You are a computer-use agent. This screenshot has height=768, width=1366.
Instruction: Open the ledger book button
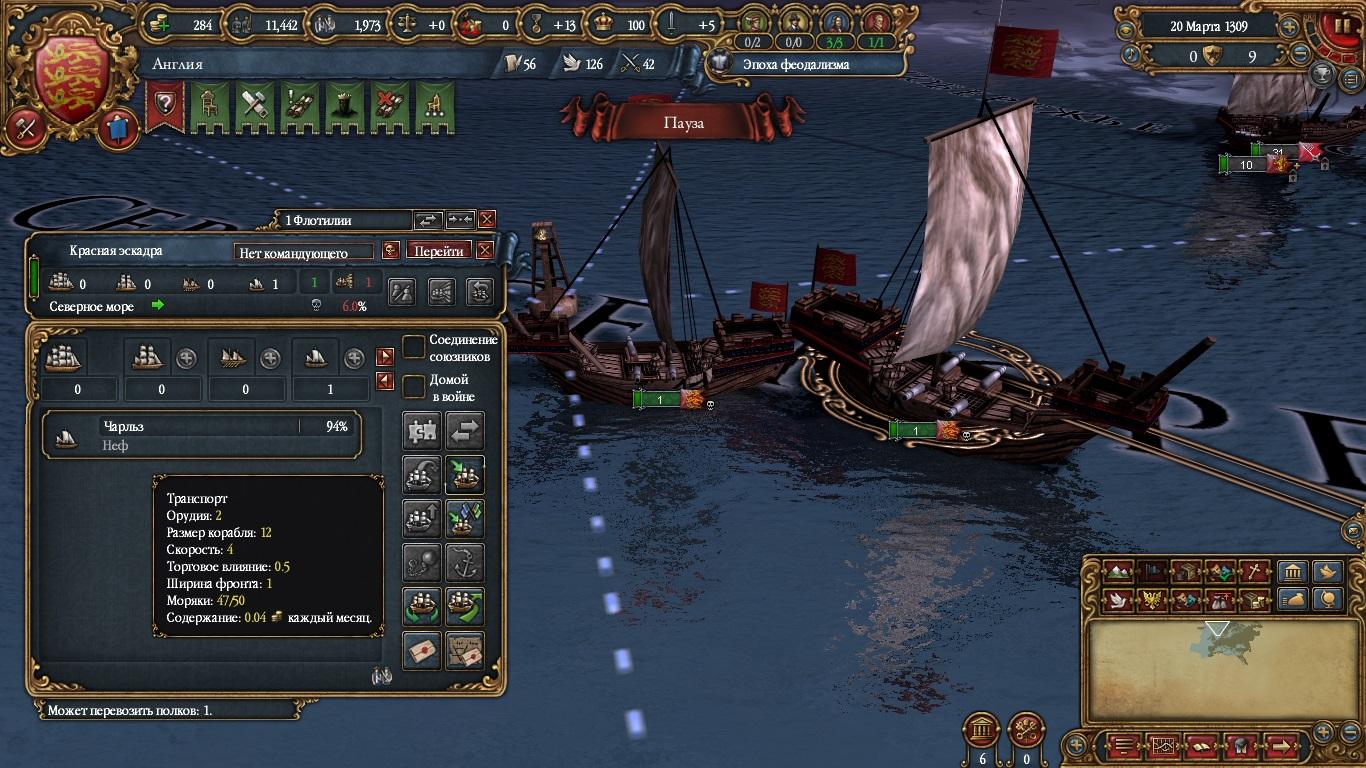coord(1200,746)
